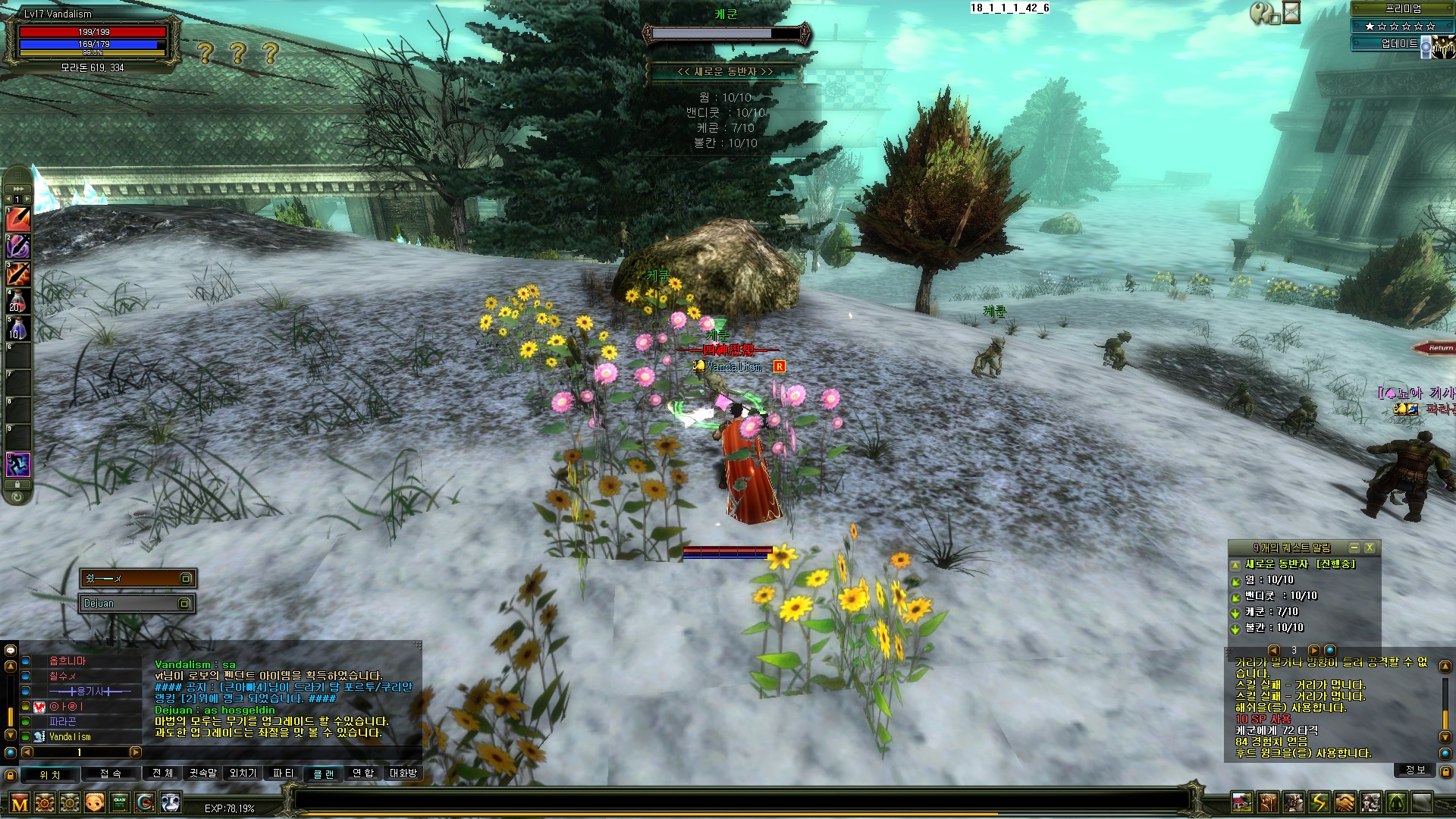Show the 접속 connected members list

pos(111,773)
